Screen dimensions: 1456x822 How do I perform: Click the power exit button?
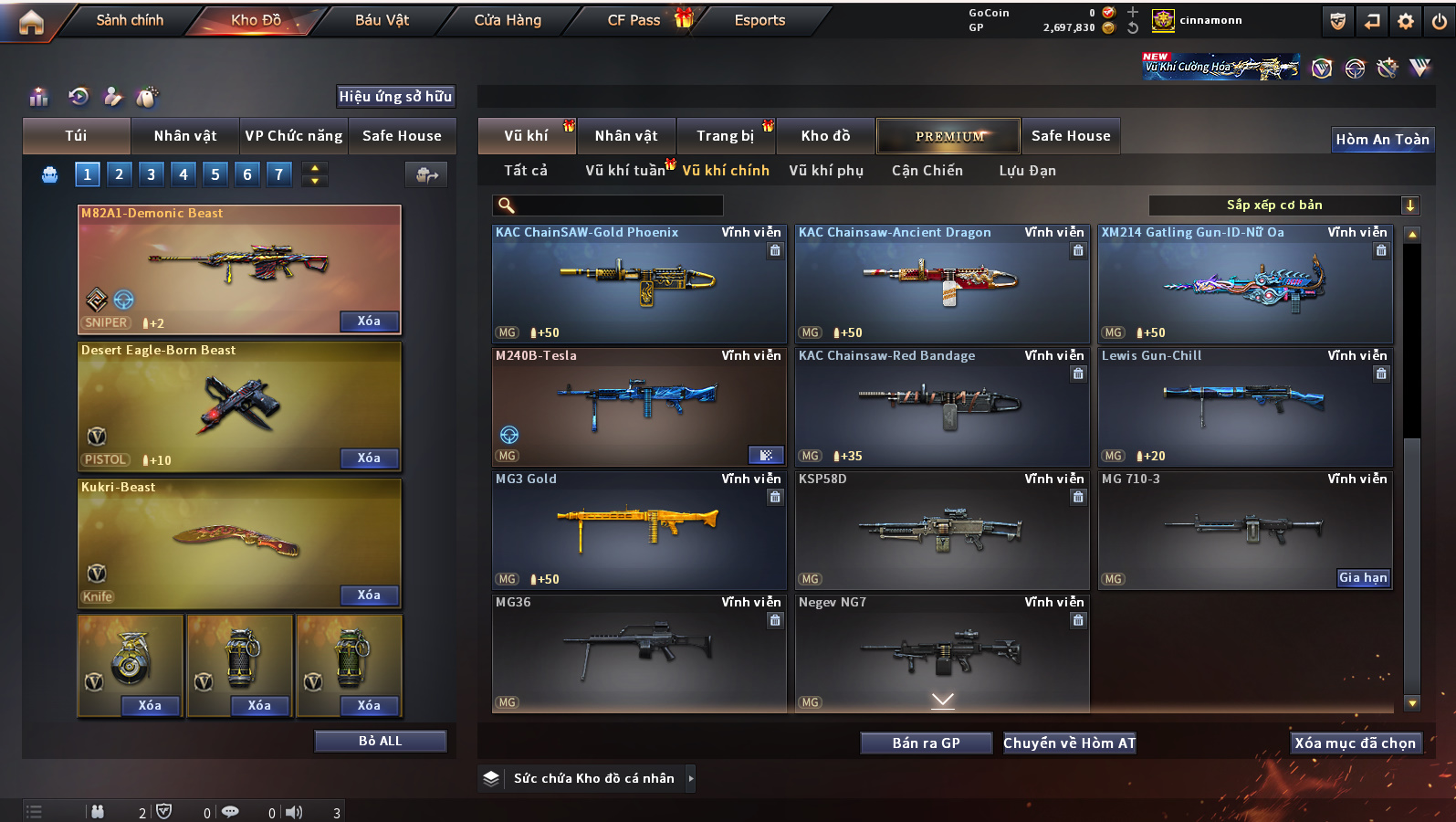[x=1440, y=21]
